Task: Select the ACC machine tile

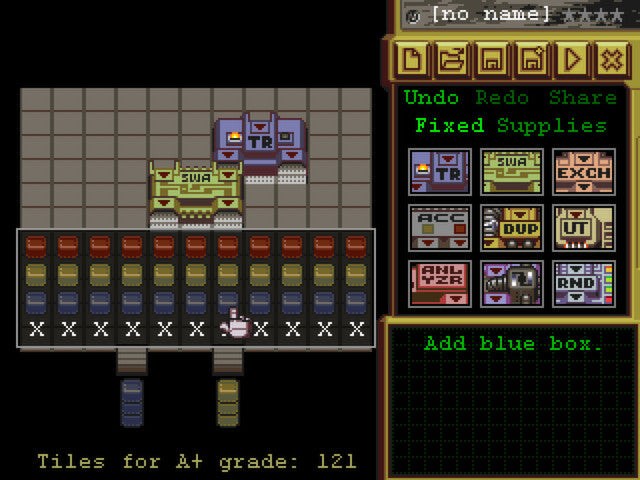Action: click(x=440, y=228)
